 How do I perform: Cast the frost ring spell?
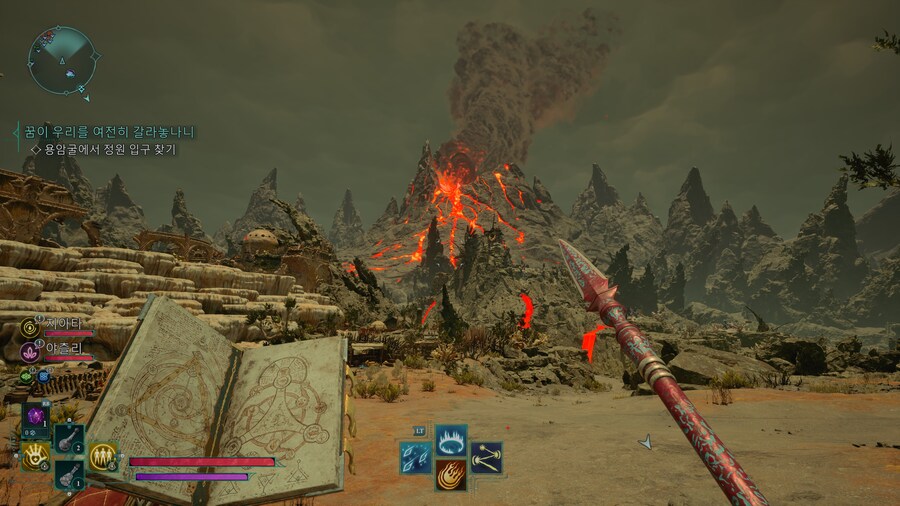point(451,440)
